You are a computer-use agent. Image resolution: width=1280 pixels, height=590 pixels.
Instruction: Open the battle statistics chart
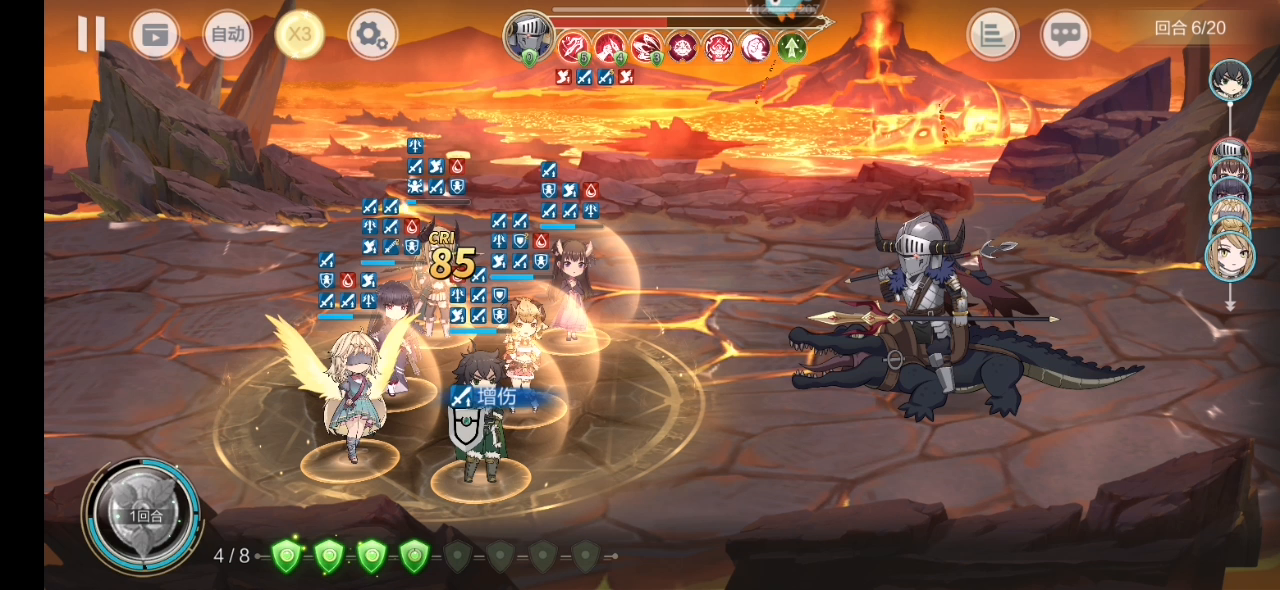tap(992, 35)
